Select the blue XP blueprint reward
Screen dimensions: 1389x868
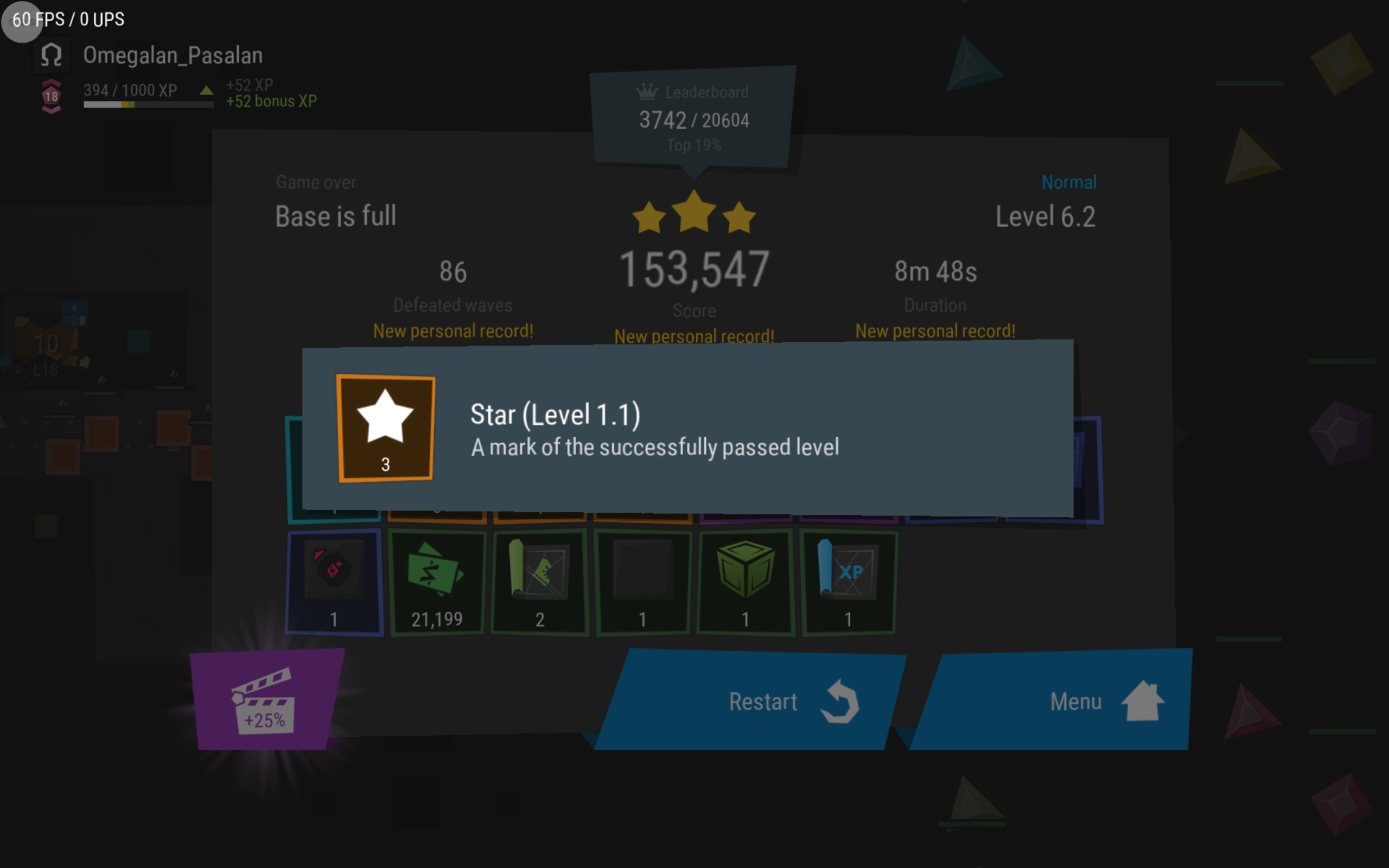coord(849,582)
